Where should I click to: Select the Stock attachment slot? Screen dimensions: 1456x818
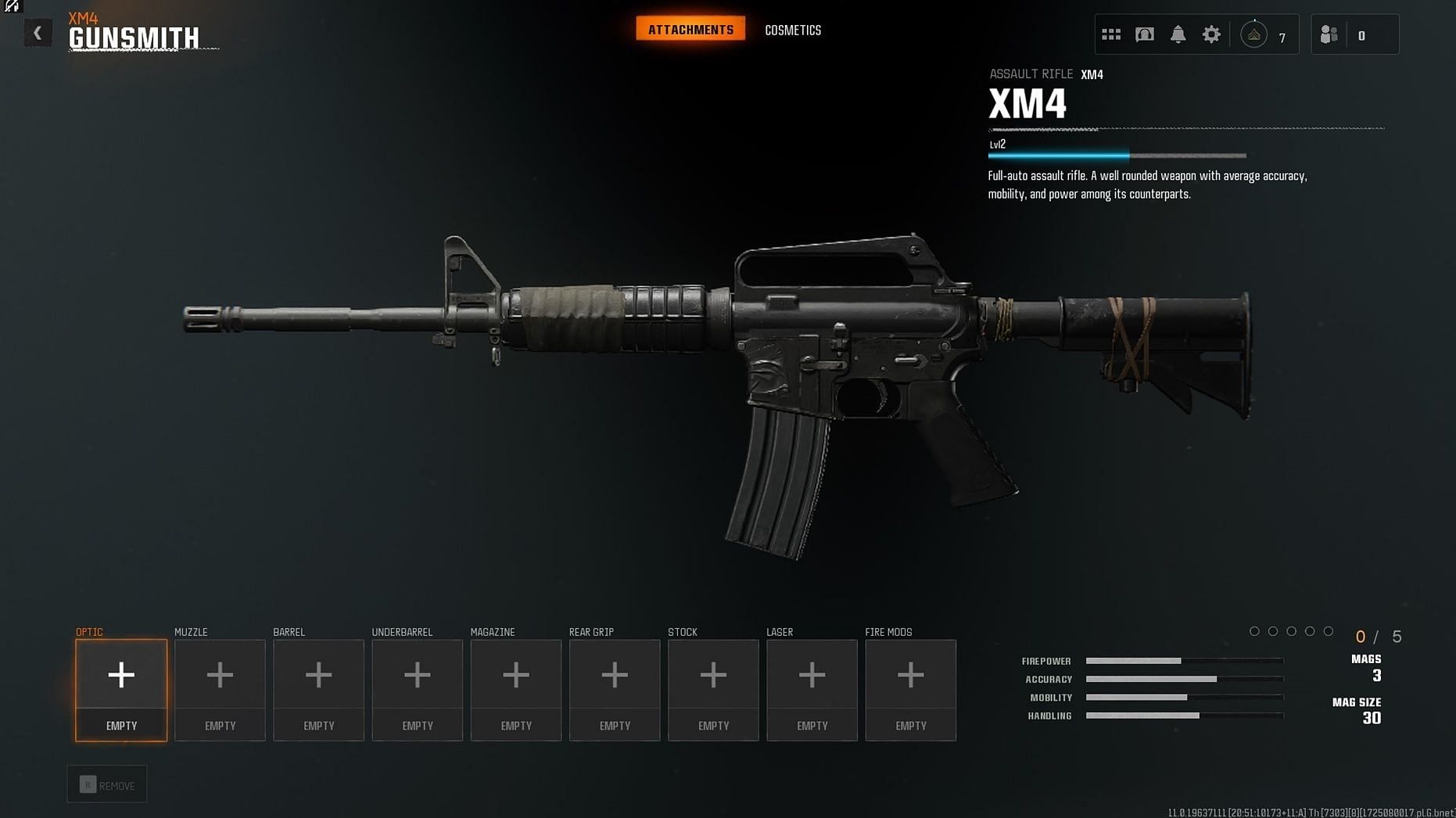[713, 690]
